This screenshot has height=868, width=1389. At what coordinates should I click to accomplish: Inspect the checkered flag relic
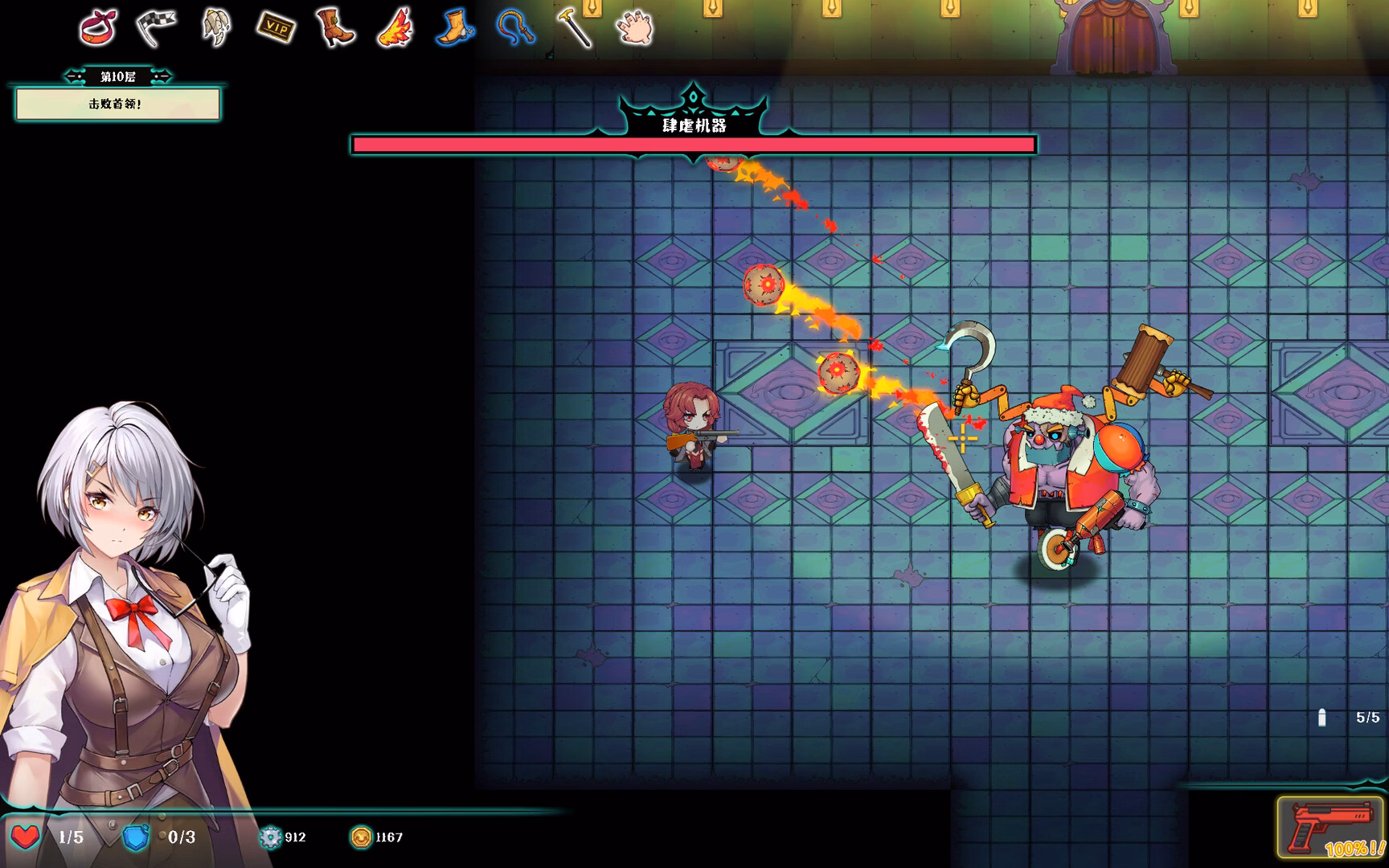[x=156, y=27]
